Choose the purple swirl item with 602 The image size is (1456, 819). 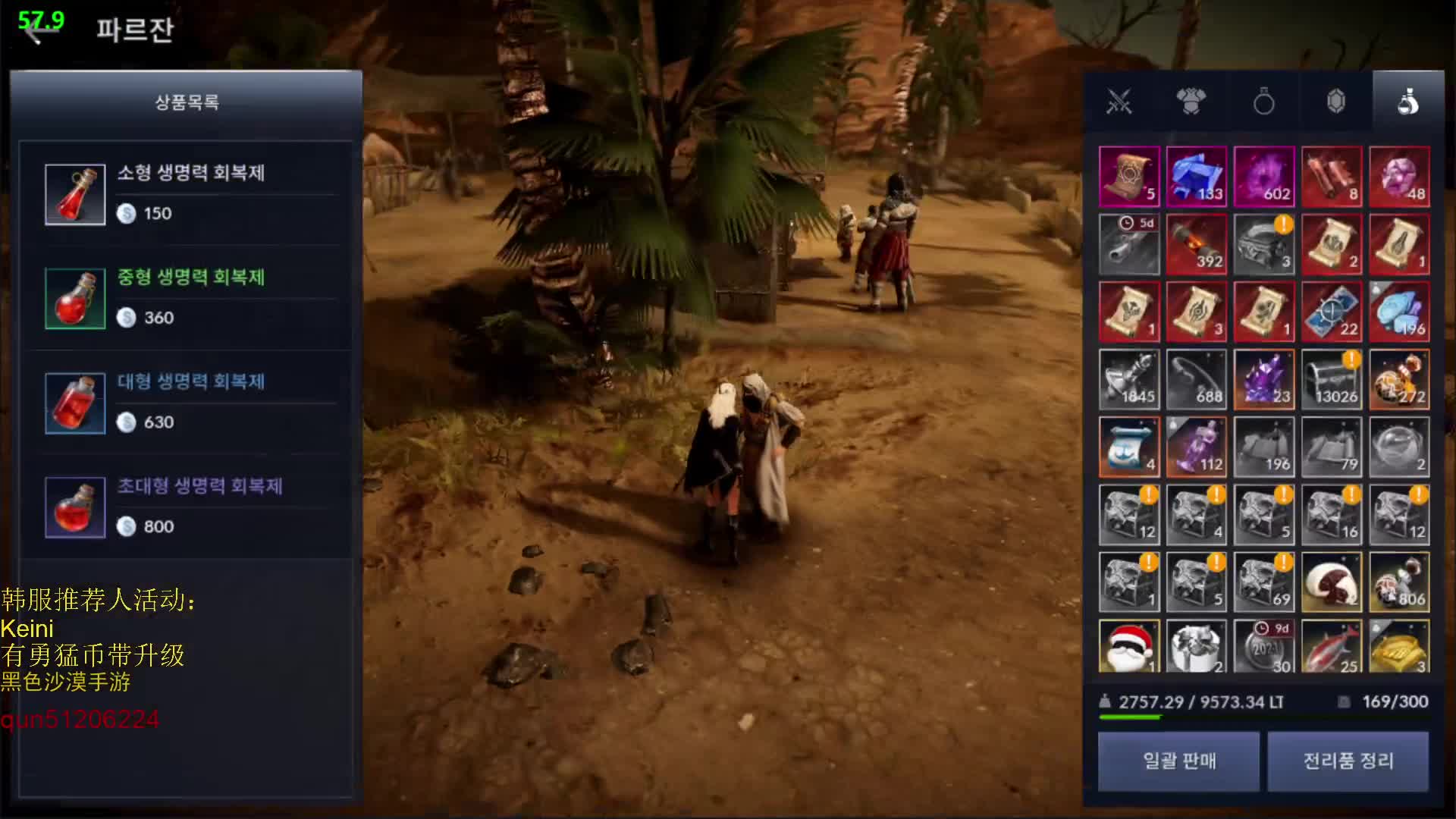point(1263,177)
